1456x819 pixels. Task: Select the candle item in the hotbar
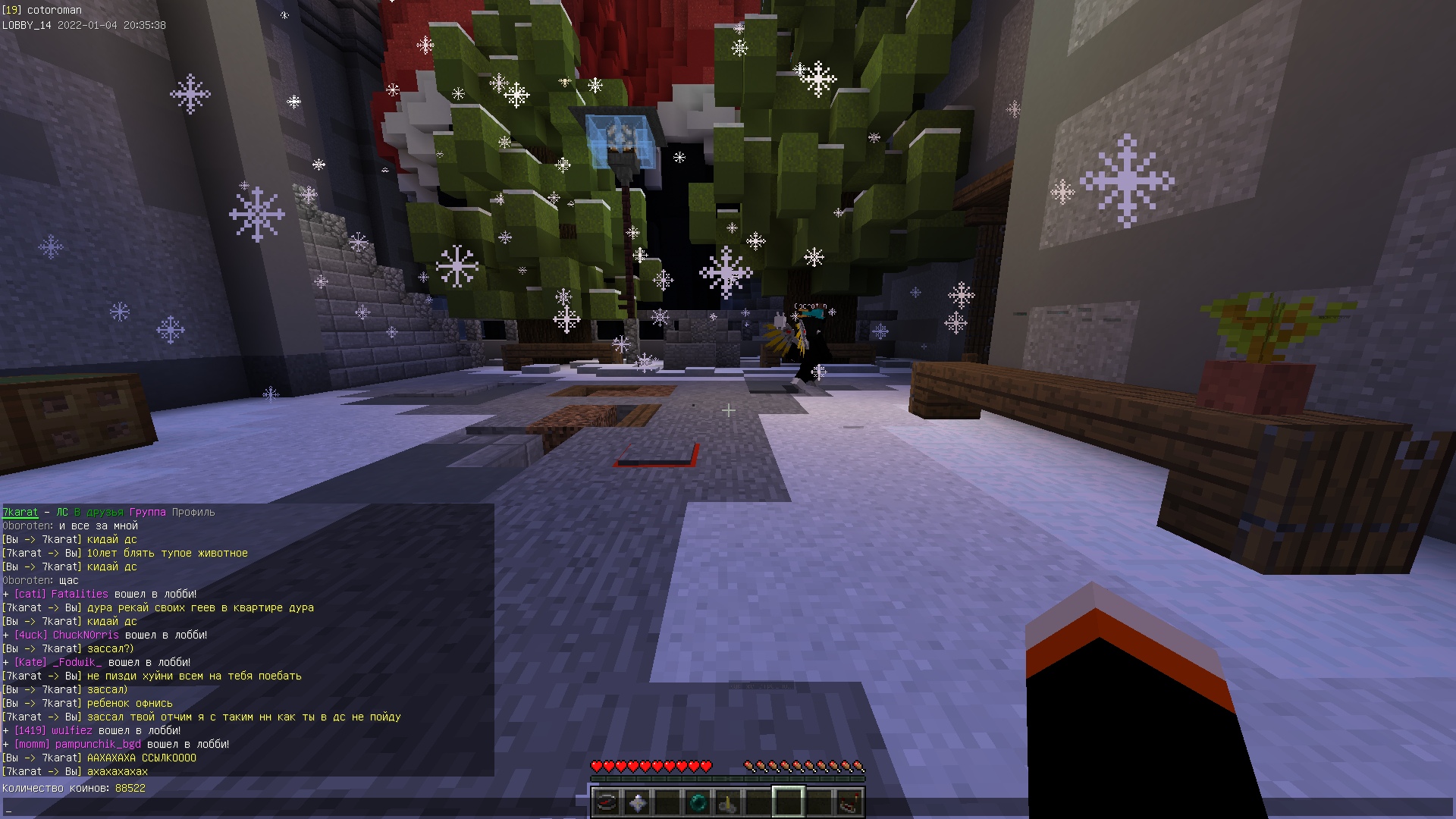pyautogui.click(x=728, y=802)
